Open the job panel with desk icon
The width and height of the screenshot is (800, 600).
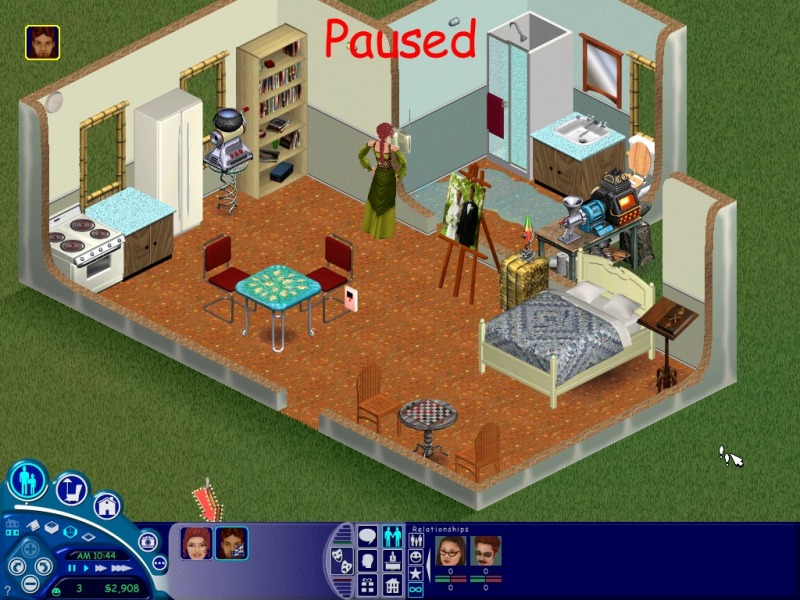tap(392, 560)
